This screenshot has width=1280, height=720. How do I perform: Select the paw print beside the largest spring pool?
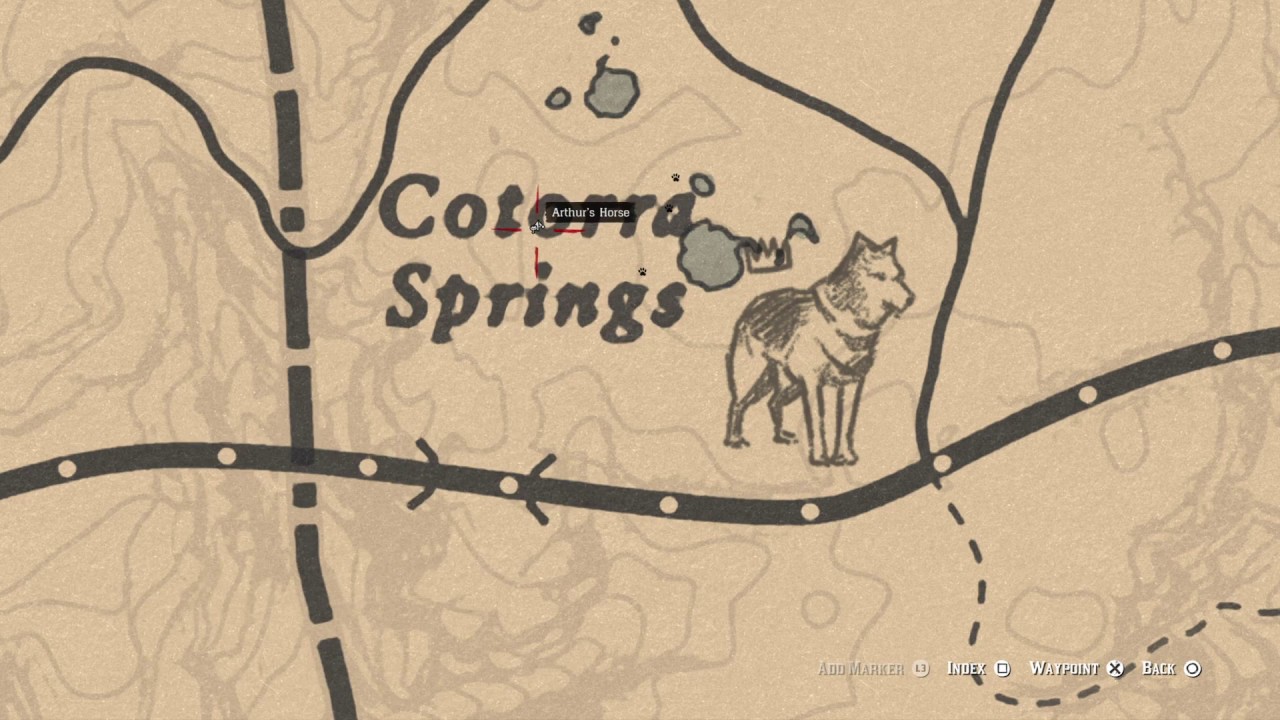[x=667, y=210]
